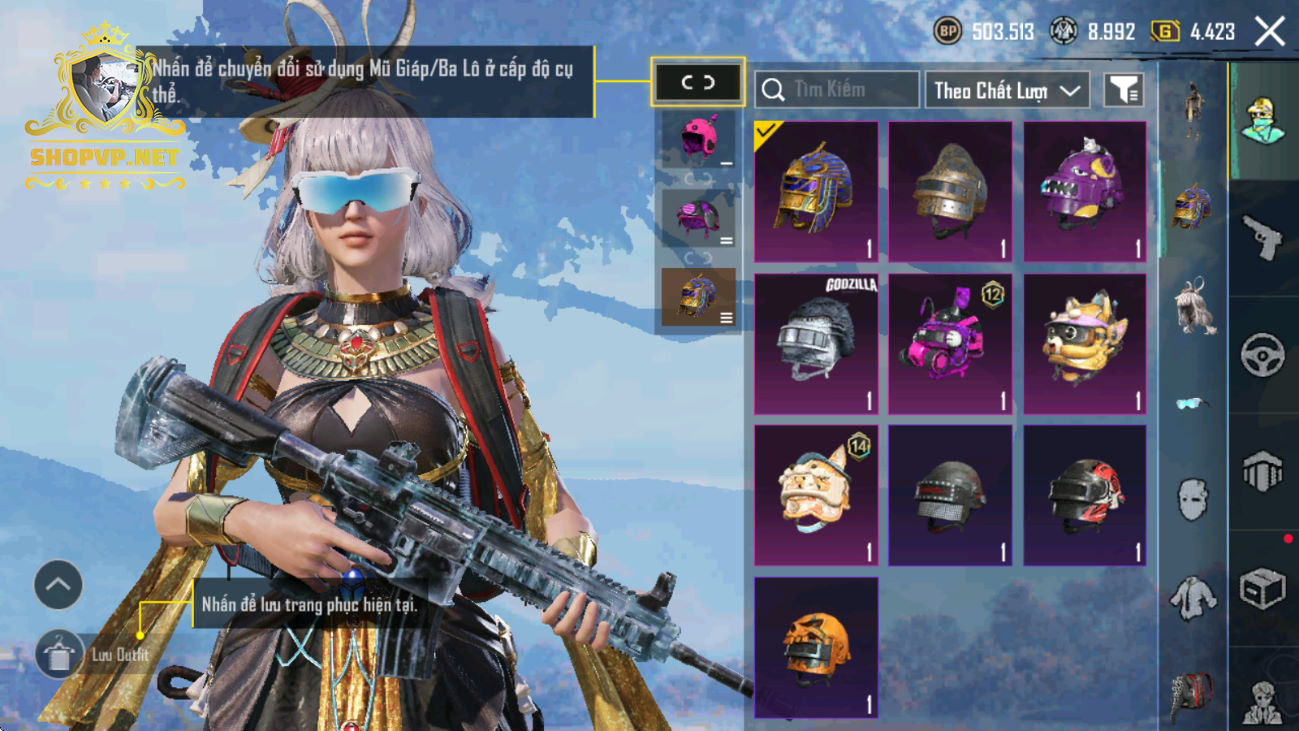
Task: Open the steering wheel vehicle category
Action: click(1263, 354)
